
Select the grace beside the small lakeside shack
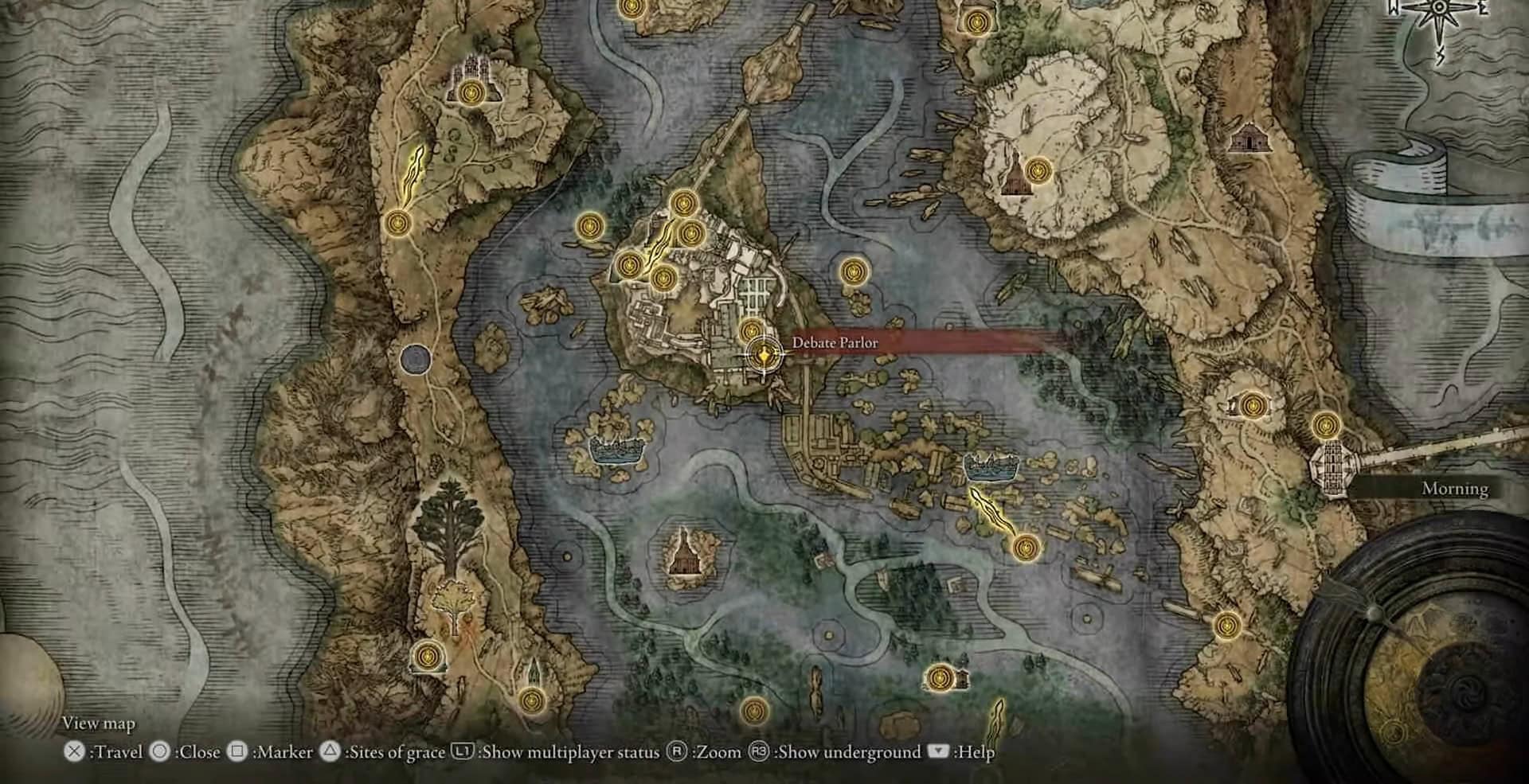click(940, 678)
